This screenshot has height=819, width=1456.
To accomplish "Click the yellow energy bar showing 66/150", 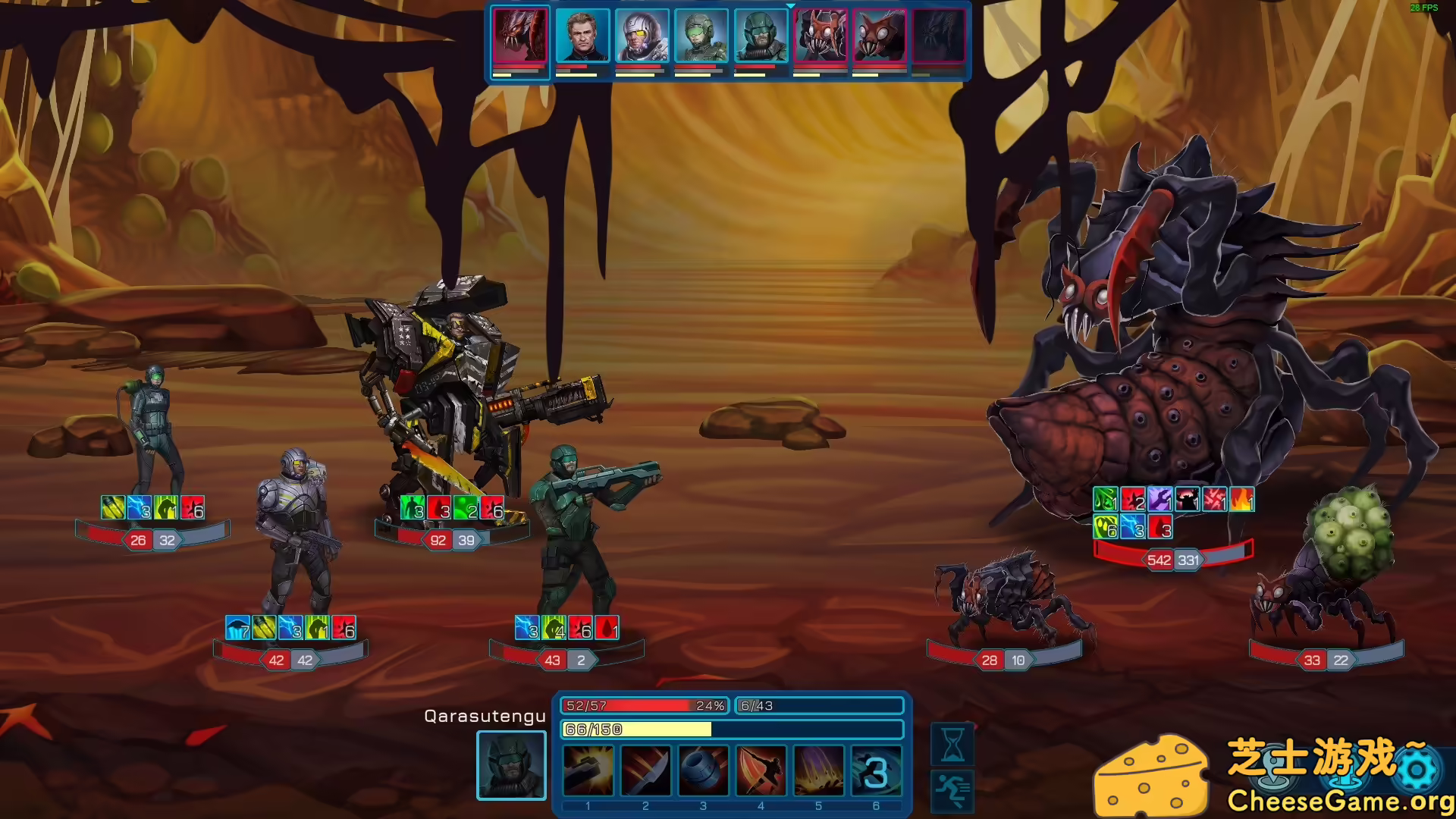I will (x=637, y=730).
